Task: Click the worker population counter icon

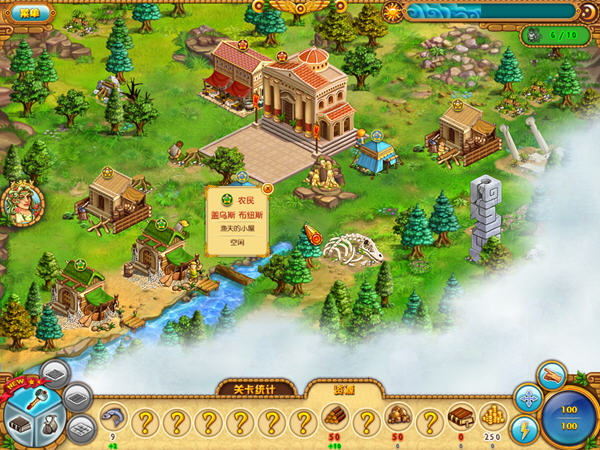Action: coord(532,36)
